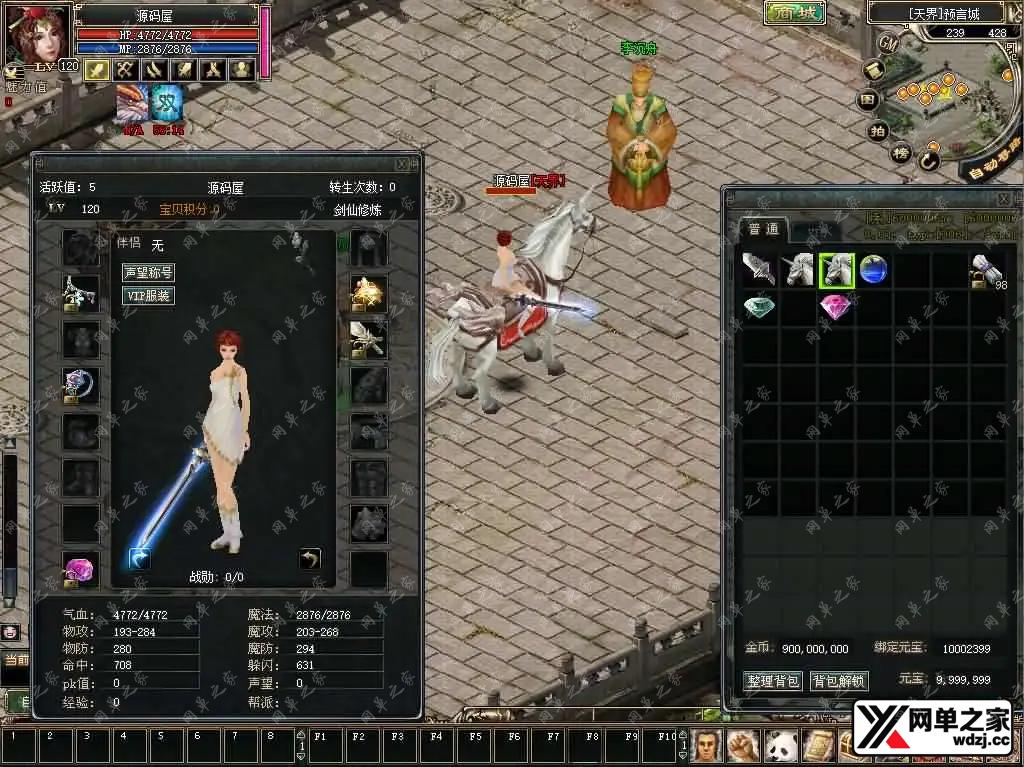The width and height of the screenshot is (1024, 767).
Task: Select the panda icon on bottom bar
Action: [x=780, y=745]
